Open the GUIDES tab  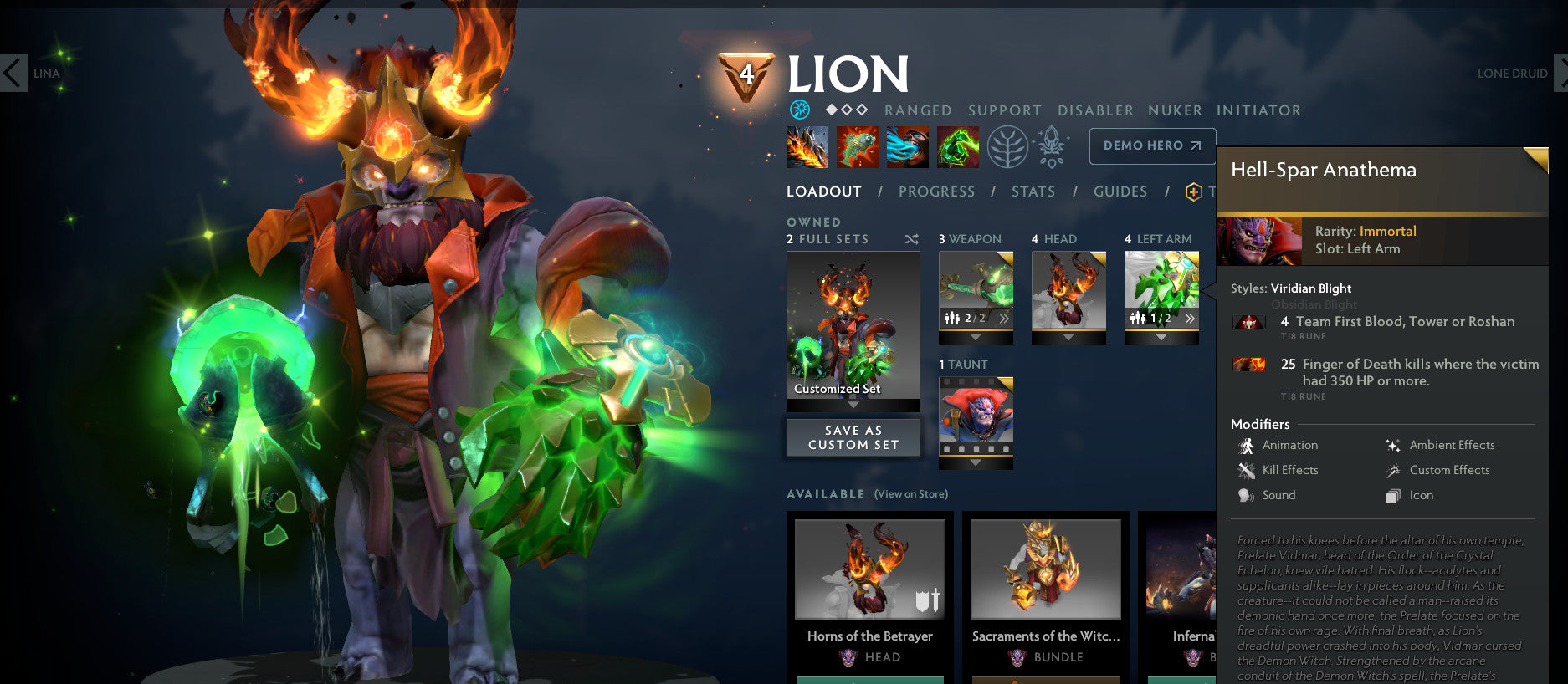click(1120, 191)
